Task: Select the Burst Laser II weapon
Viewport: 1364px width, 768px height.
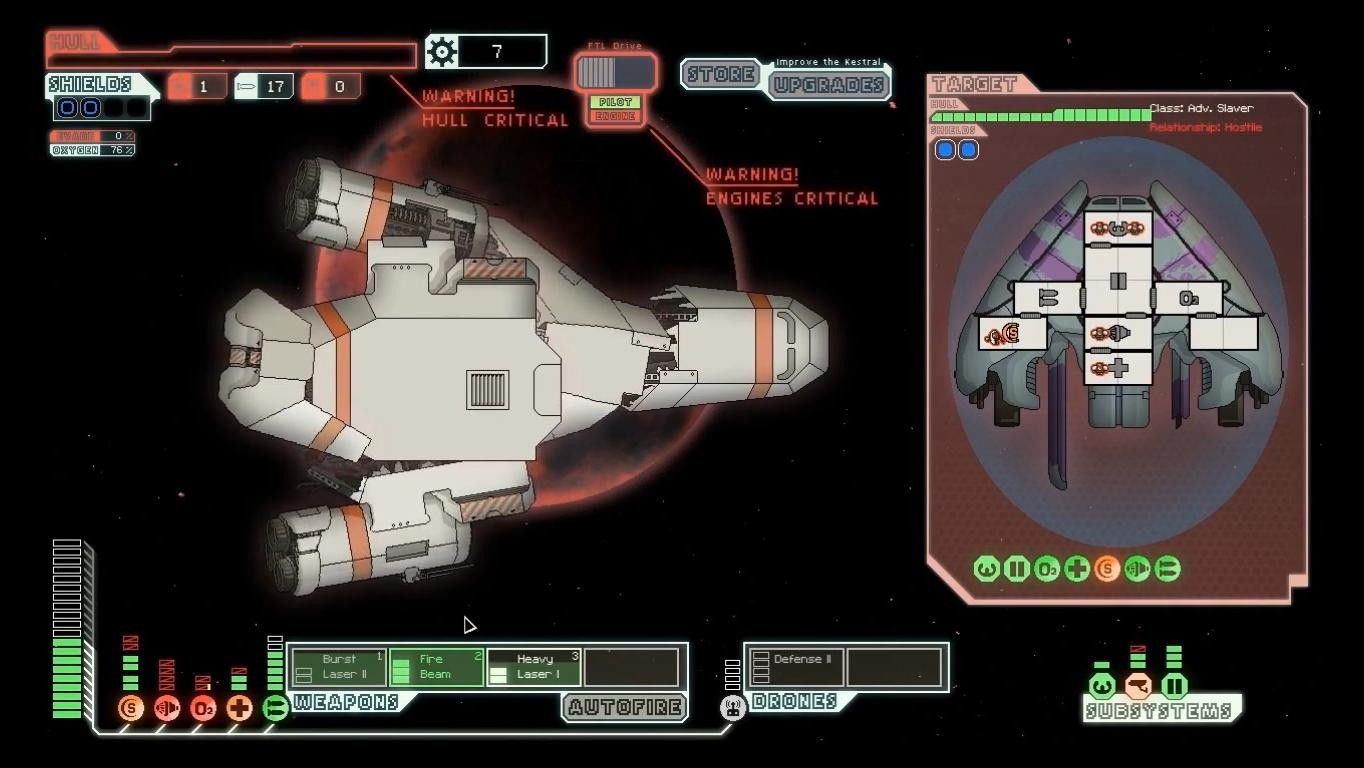Action: click(338, 667)
